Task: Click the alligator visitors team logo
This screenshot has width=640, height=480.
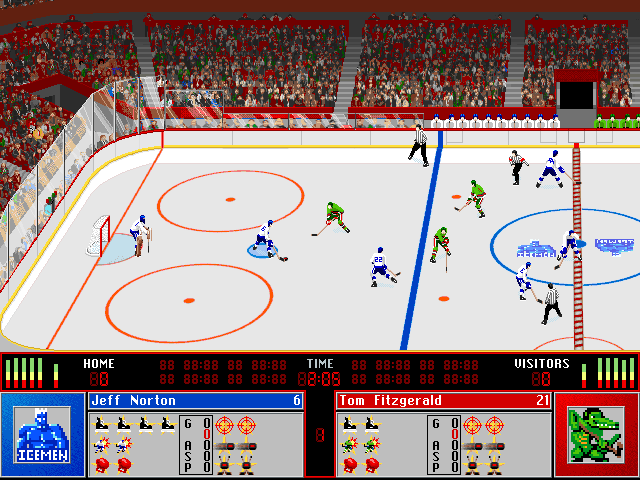Action: coord(596,435)
